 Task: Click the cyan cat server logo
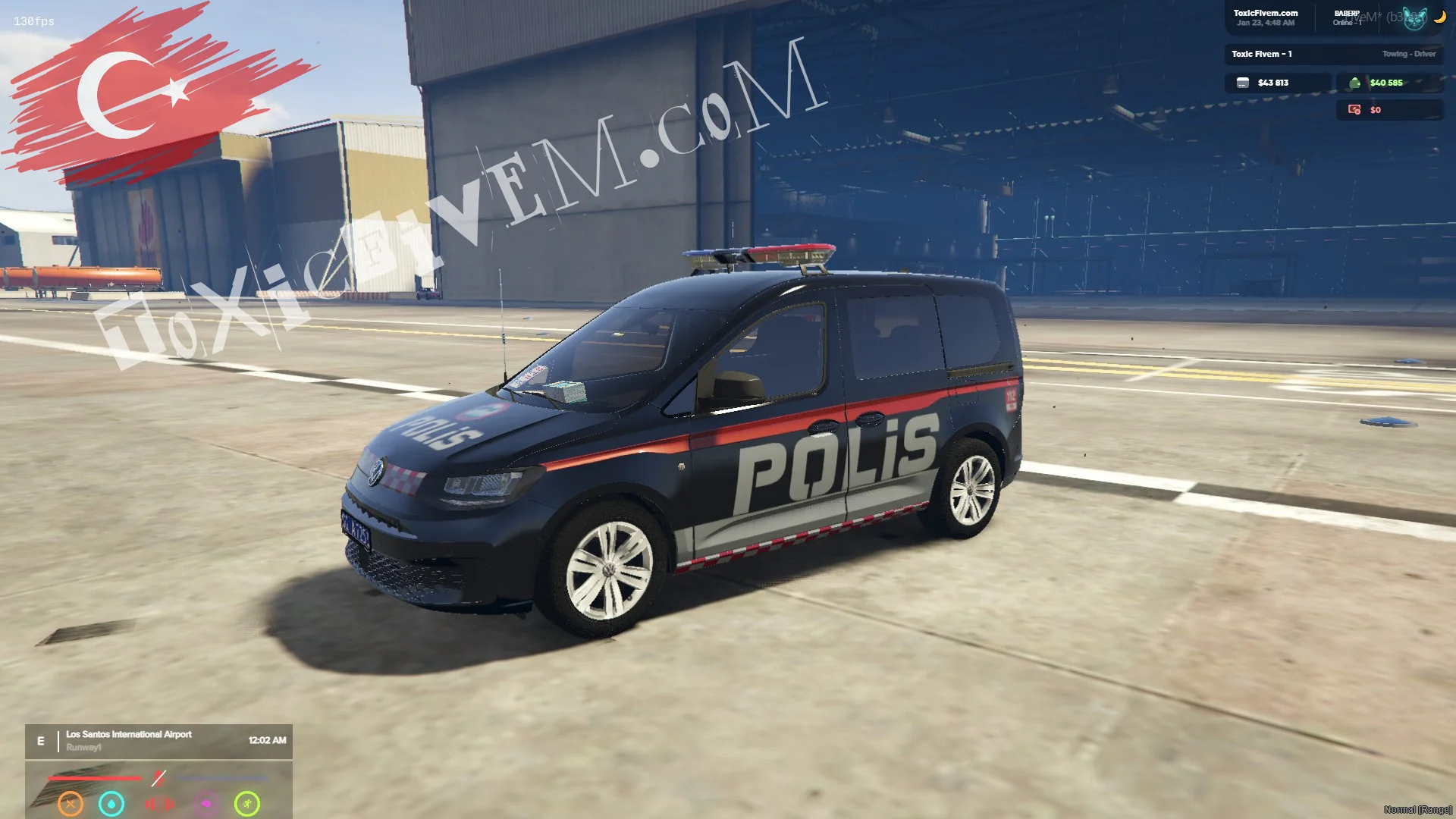(x=1414, y=18)
